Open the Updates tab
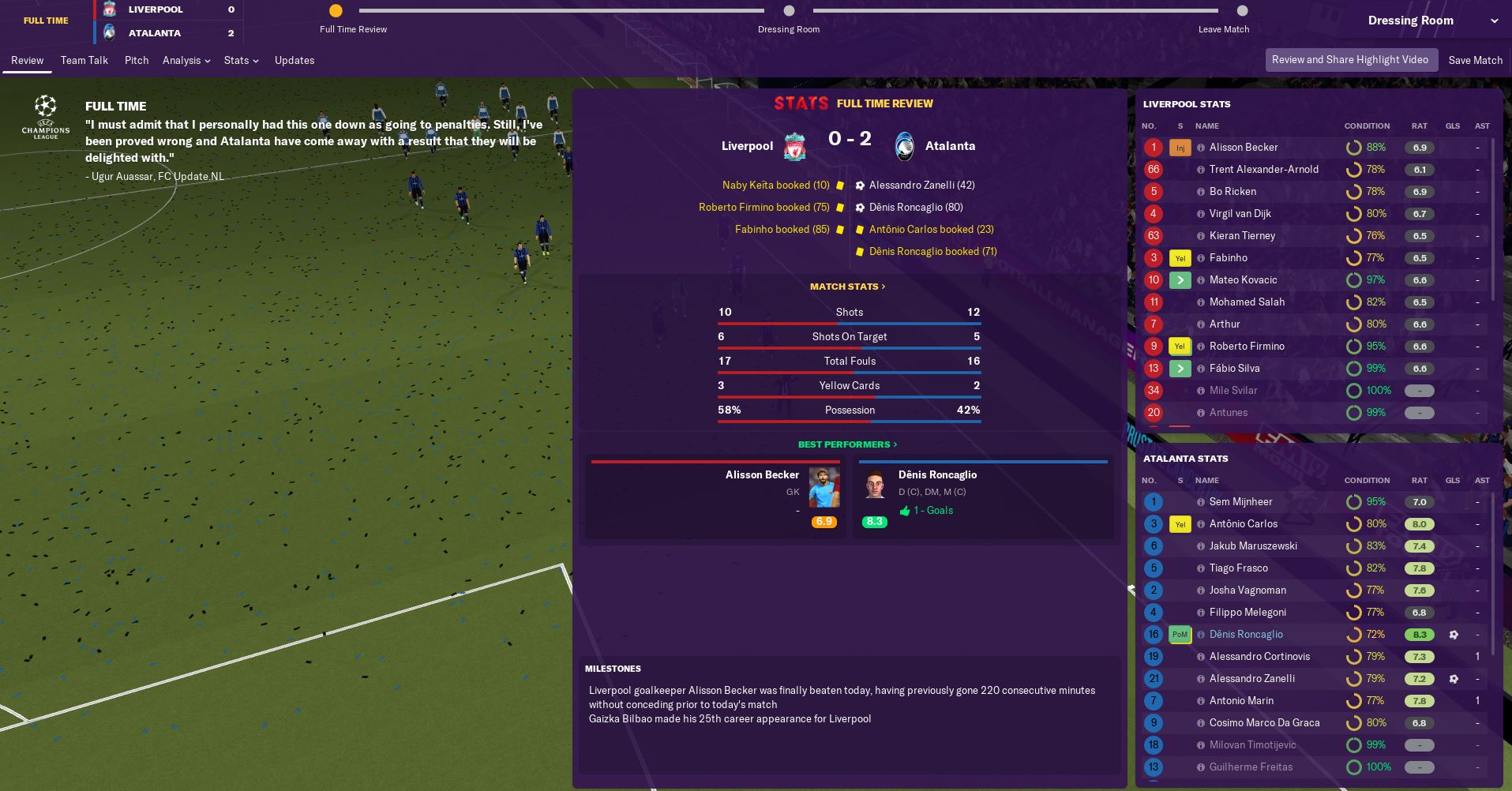The image size is (1512, 791). [295, 60]
